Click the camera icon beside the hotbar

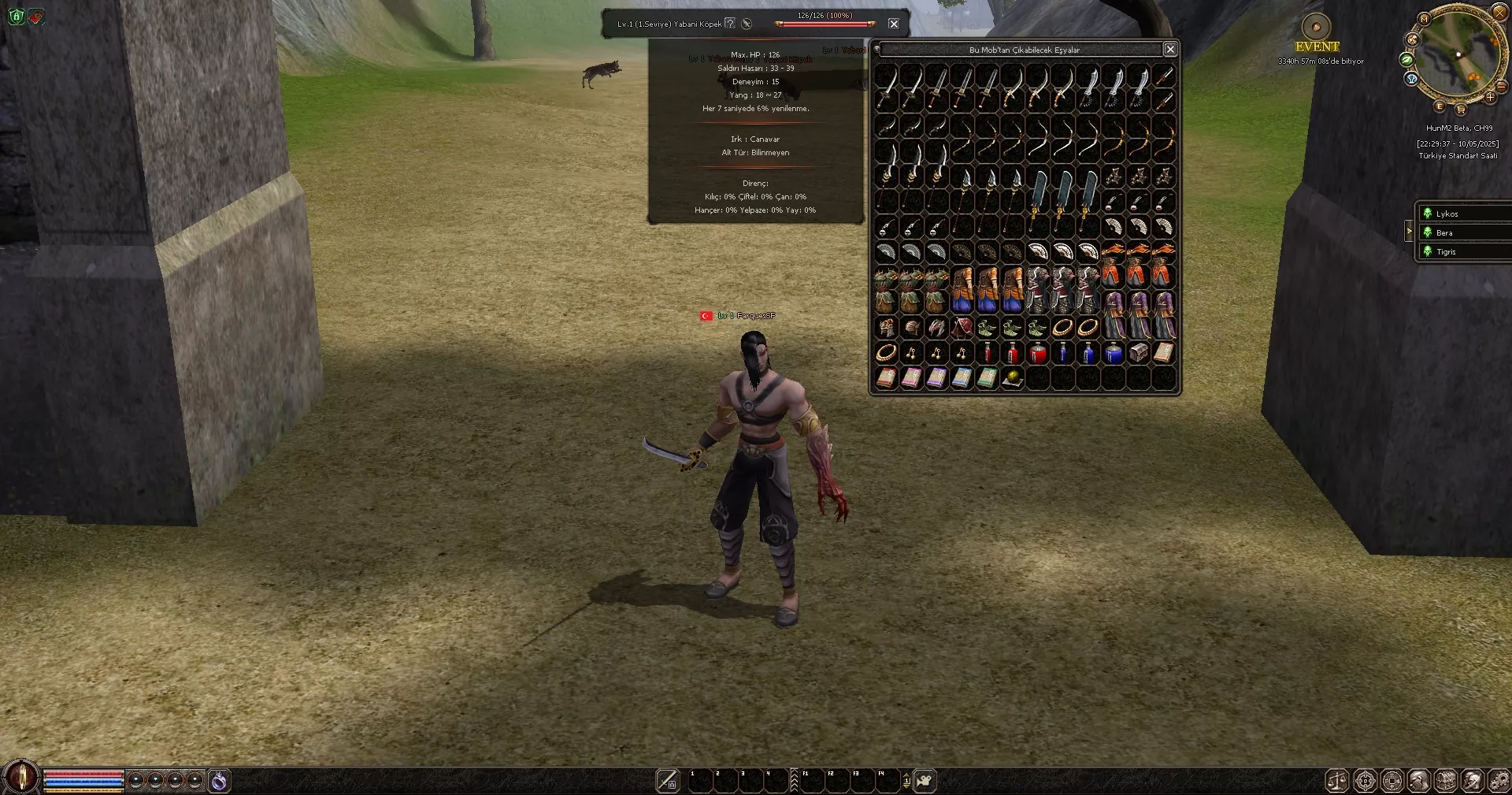tap(925, 781)
